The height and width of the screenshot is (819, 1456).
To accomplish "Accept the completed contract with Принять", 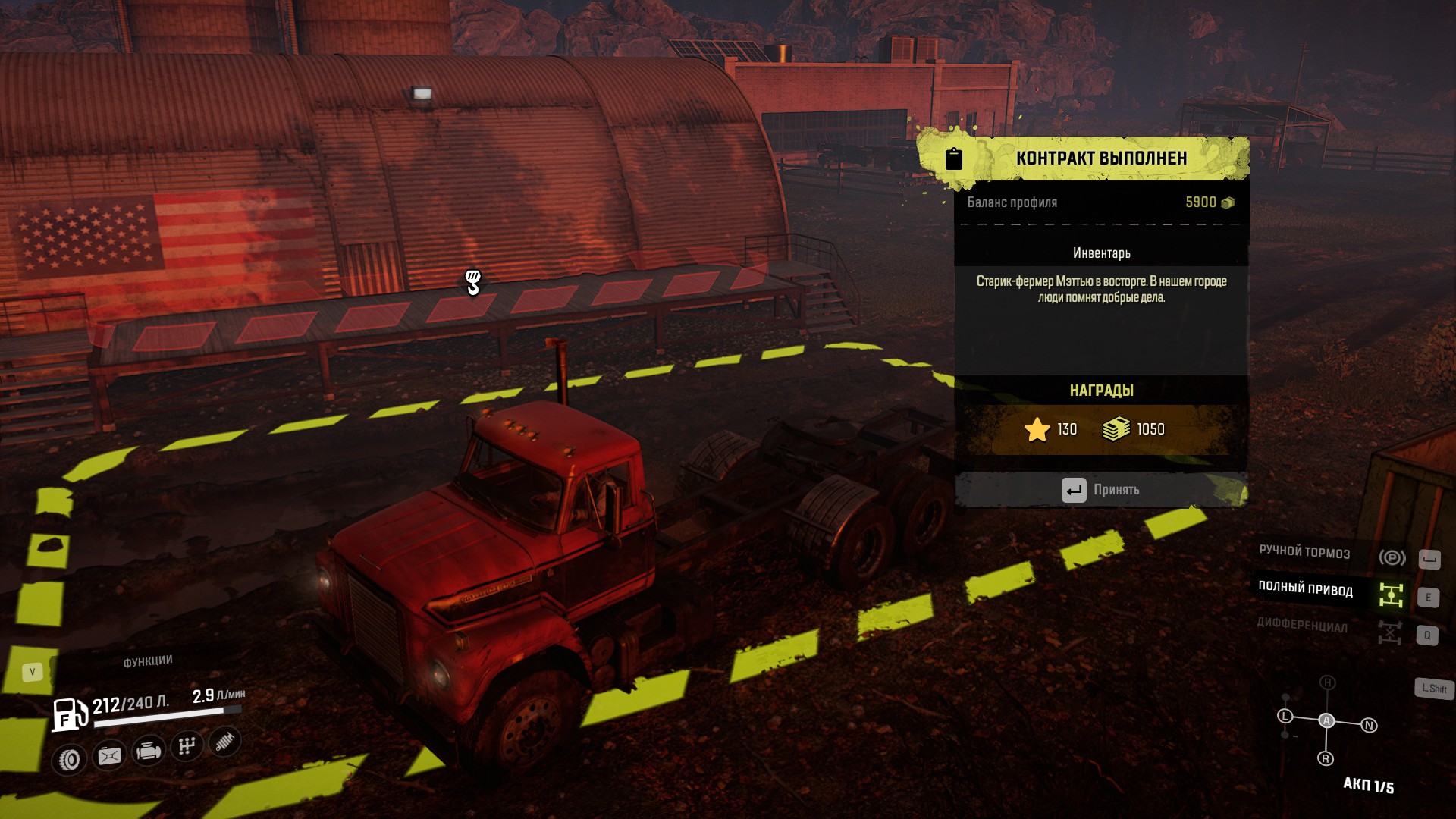I will click(1101, 490).
